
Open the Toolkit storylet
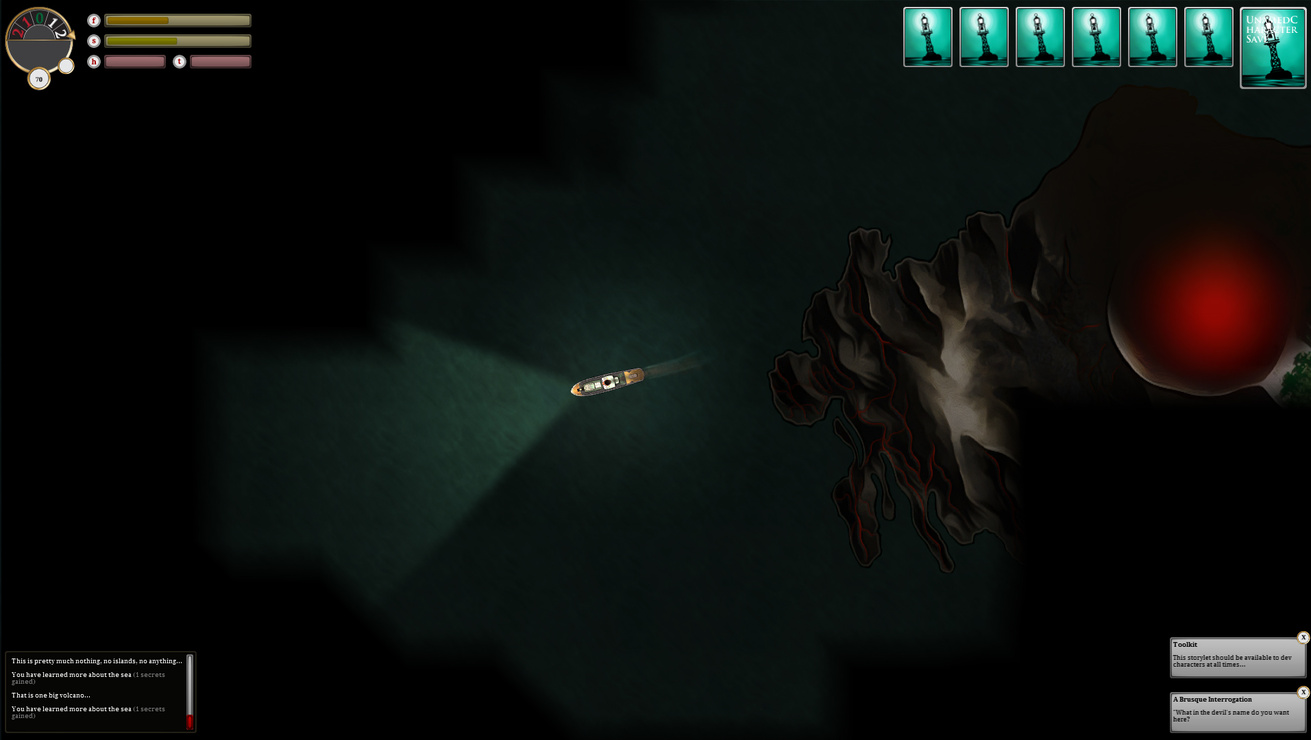tap(1235, 655)
